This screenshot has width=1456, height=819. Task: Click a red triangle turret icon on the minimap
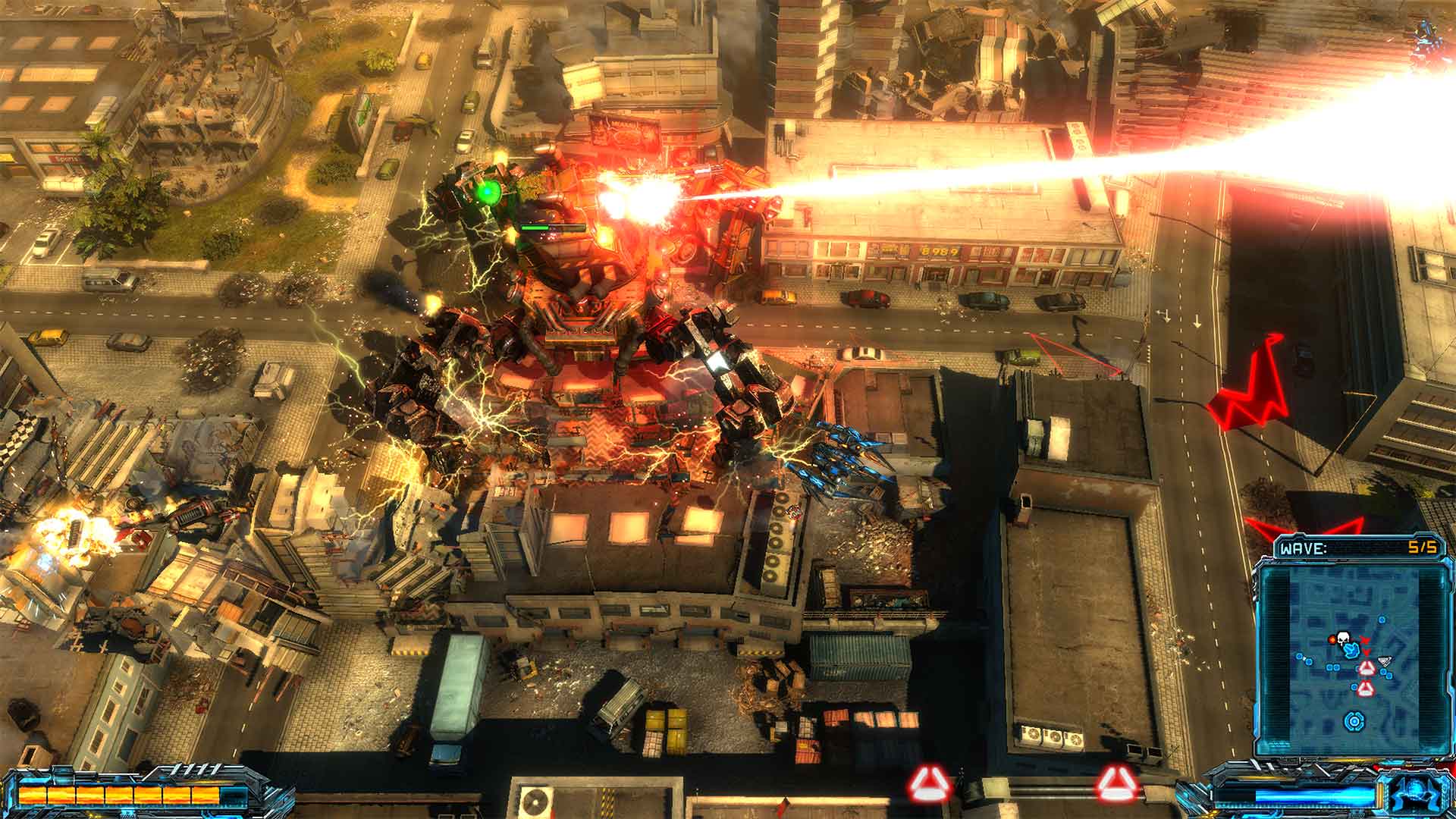click(1367, 668)
